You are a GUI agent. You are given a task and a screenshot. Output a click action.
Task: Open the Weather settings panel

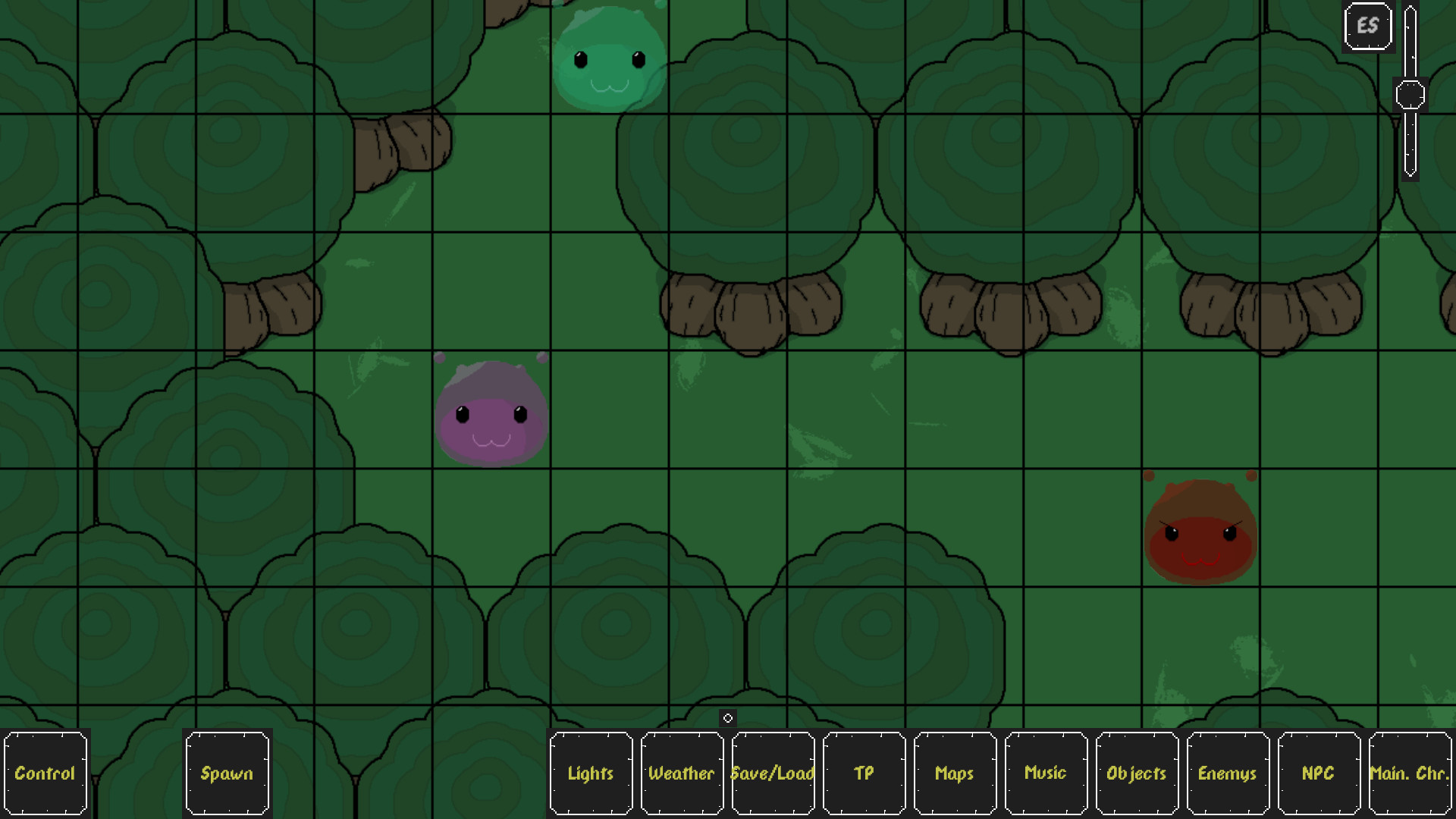point(681,773)
